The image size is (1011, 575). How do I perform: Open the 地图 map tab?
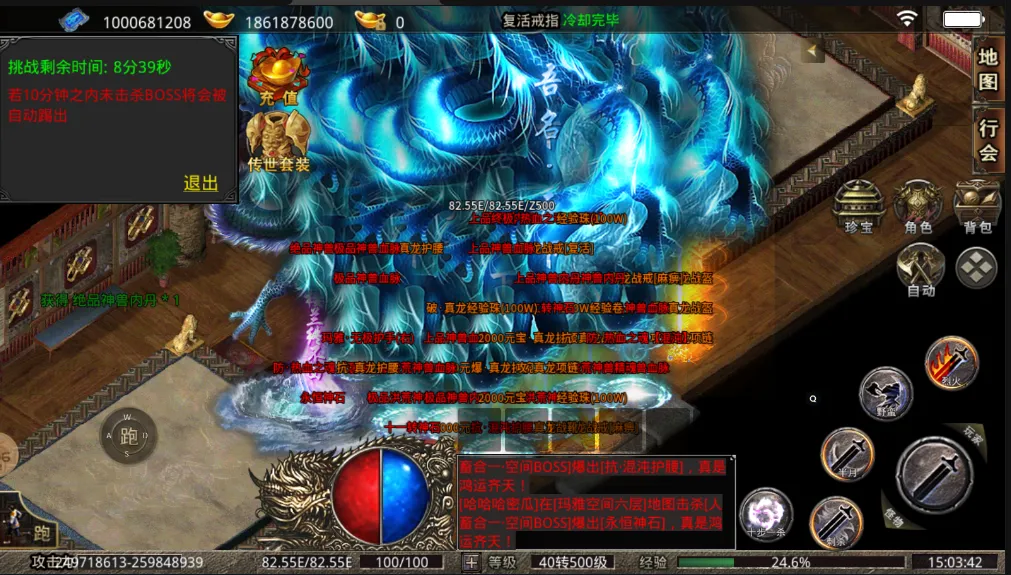pos(988,69)
